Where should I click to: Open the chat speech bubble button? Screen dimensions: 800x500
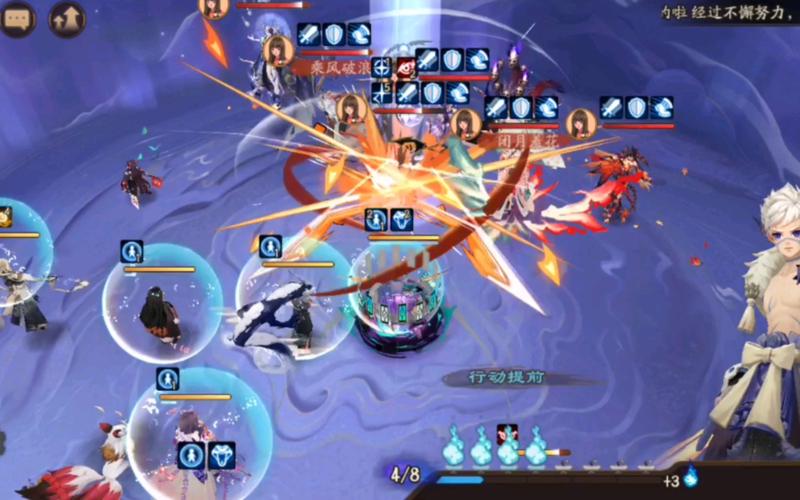18,19
